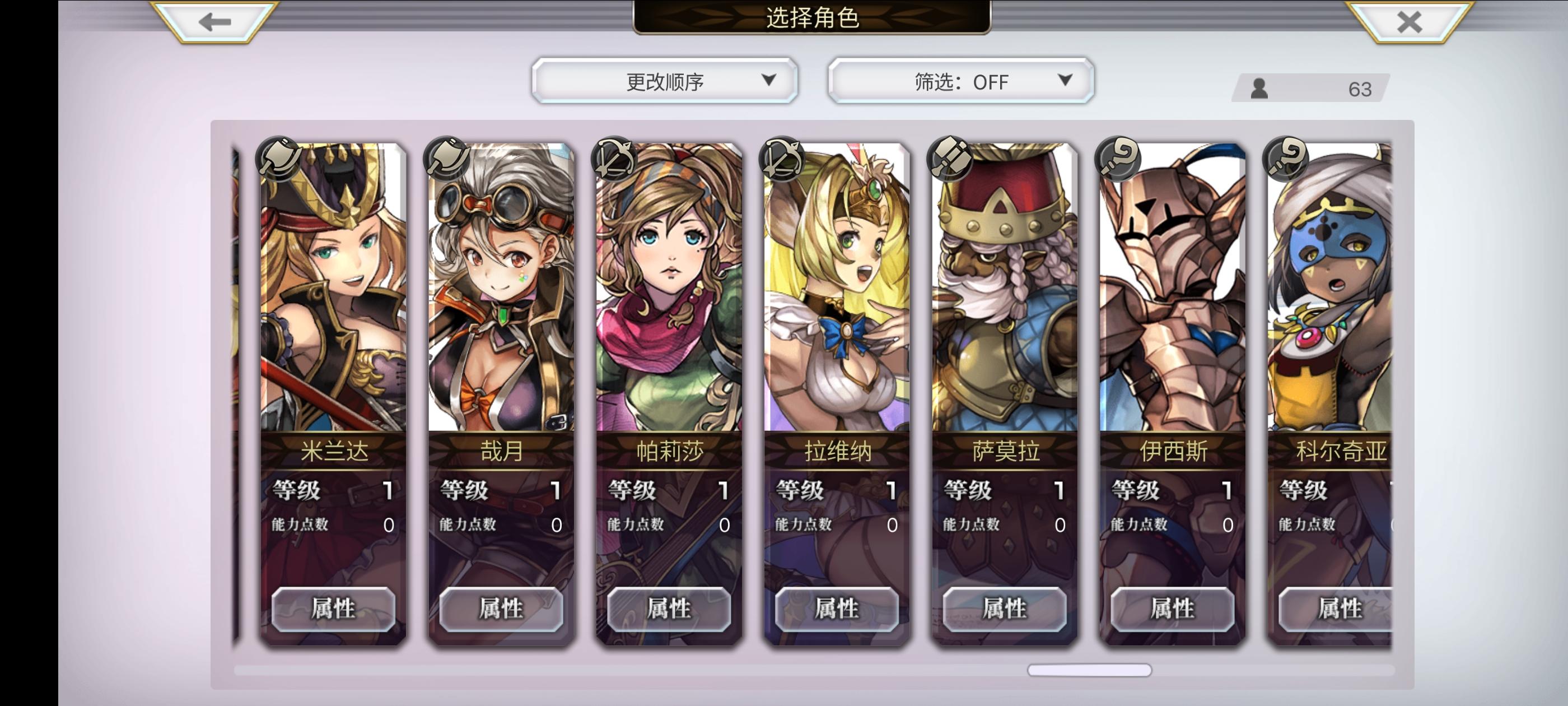Expand the sort order options arrow
This screenshot has width=1568, height=706.
pyautogui.click(x=772, y=81)
